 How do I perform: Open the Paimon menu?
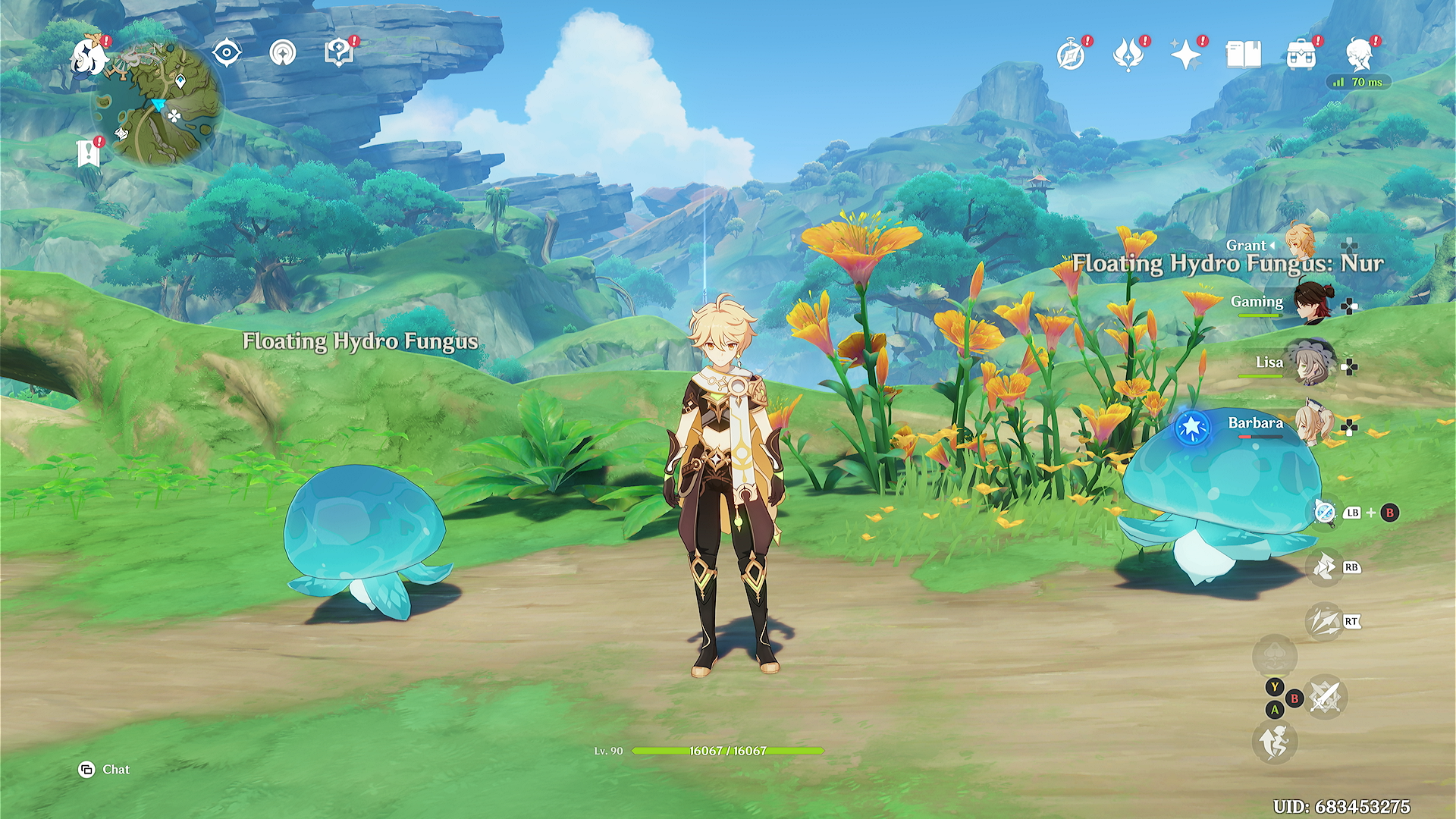click(88, 56)
